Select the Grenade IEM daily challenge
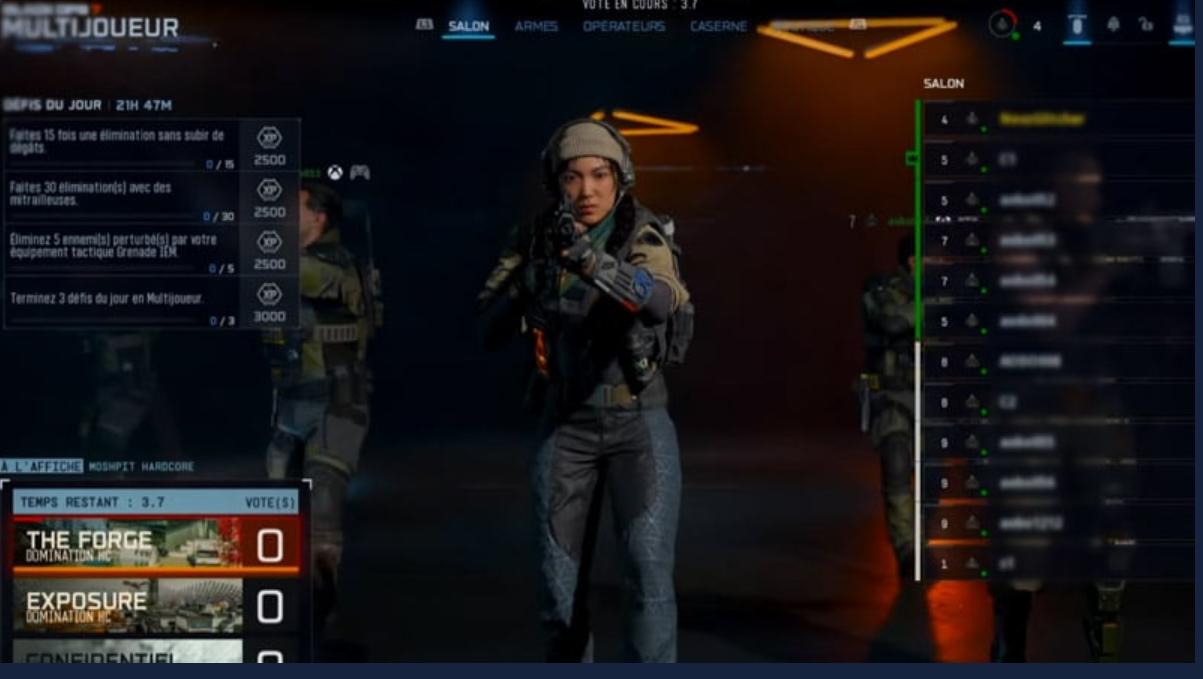Image resolution: width=1203 pixels, height=679 pixels. [150, 250]
